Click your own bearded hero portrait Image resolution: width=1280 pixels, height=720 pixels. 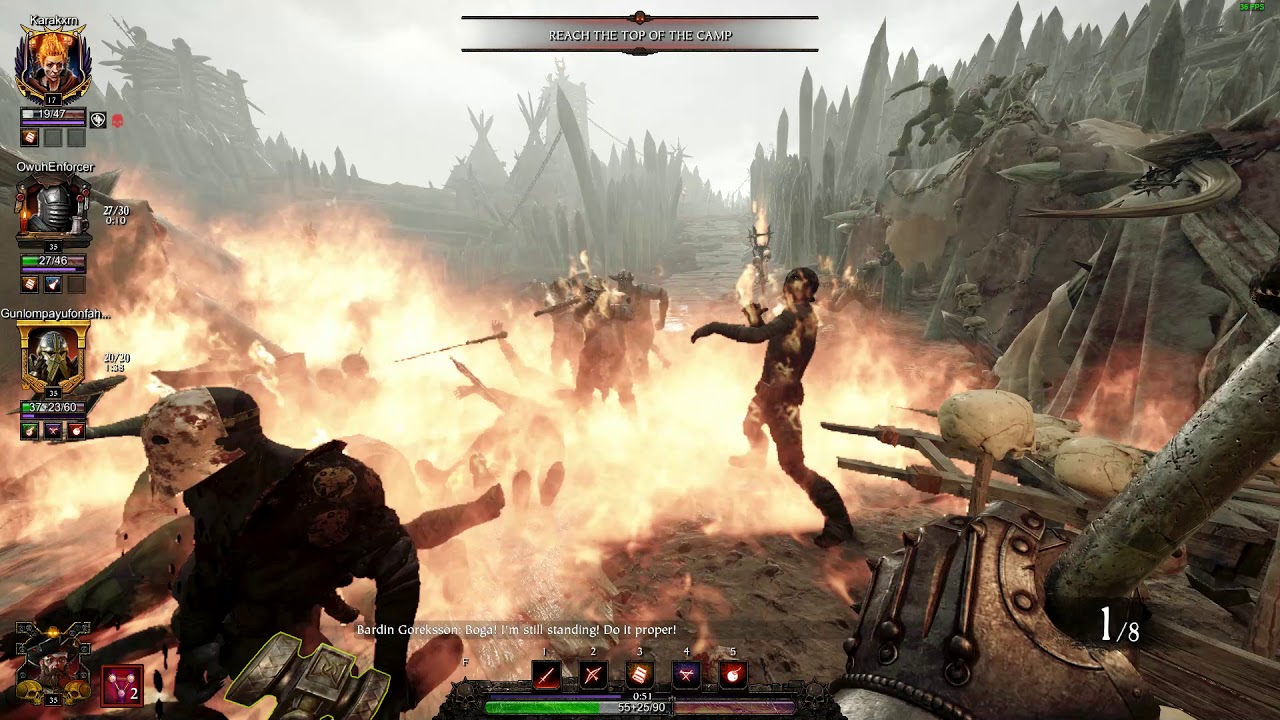tap(53, 660)
